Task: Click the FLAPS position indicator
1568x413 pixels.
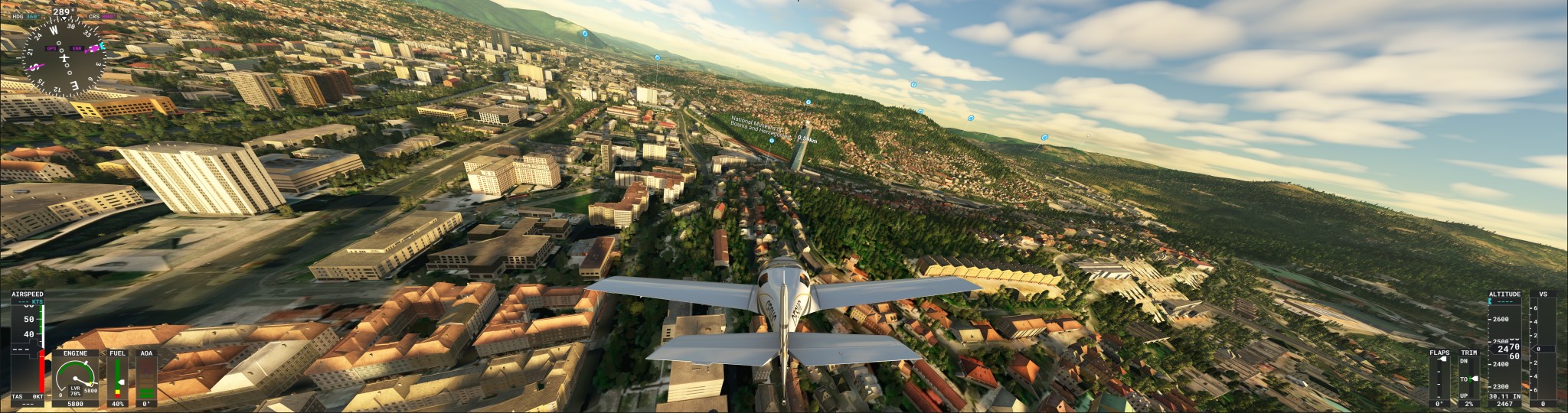Action: tap(1439, 378)
